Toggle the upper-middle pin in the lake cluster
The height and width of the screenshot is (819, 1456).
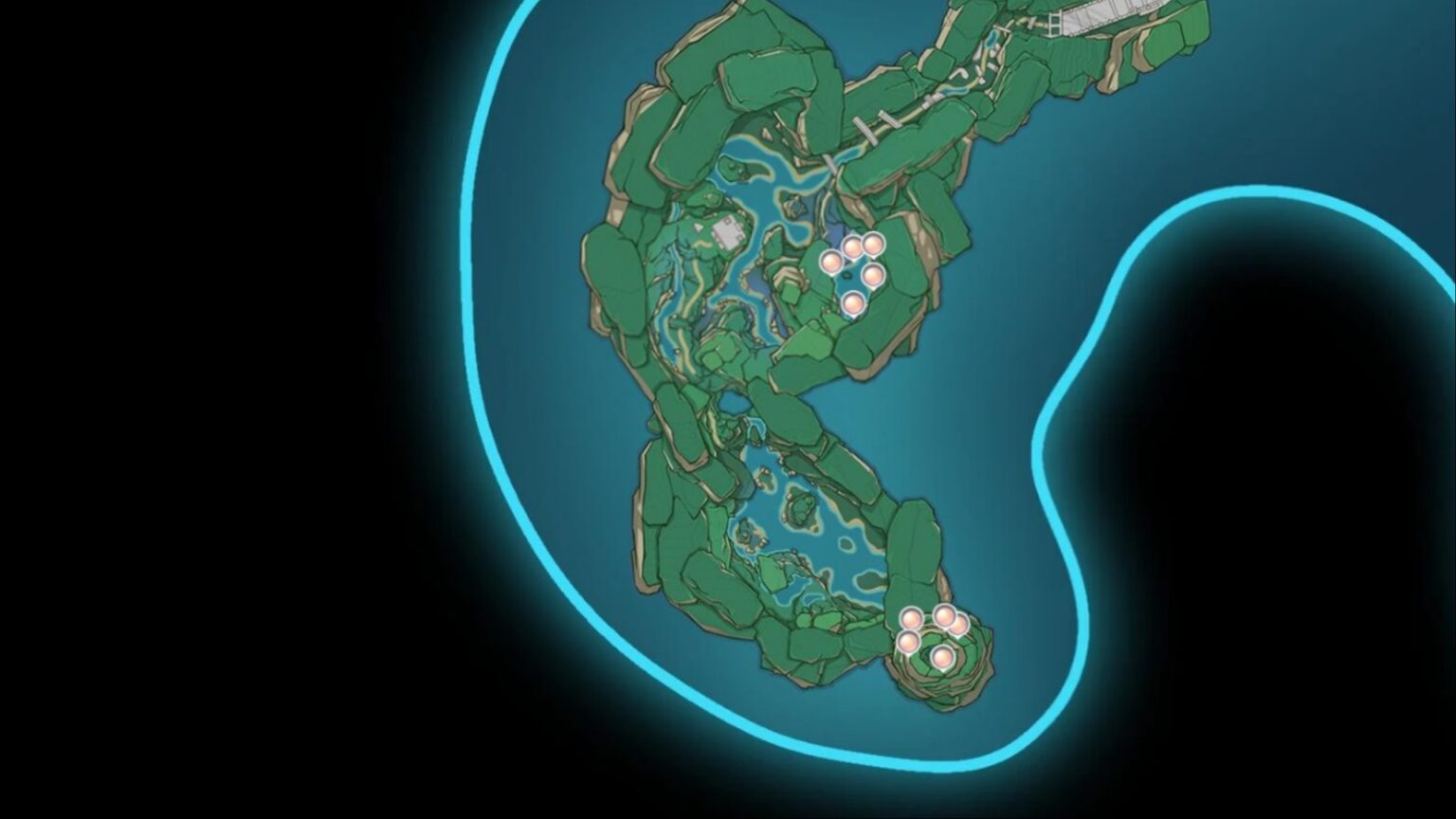tap(852, 248)
